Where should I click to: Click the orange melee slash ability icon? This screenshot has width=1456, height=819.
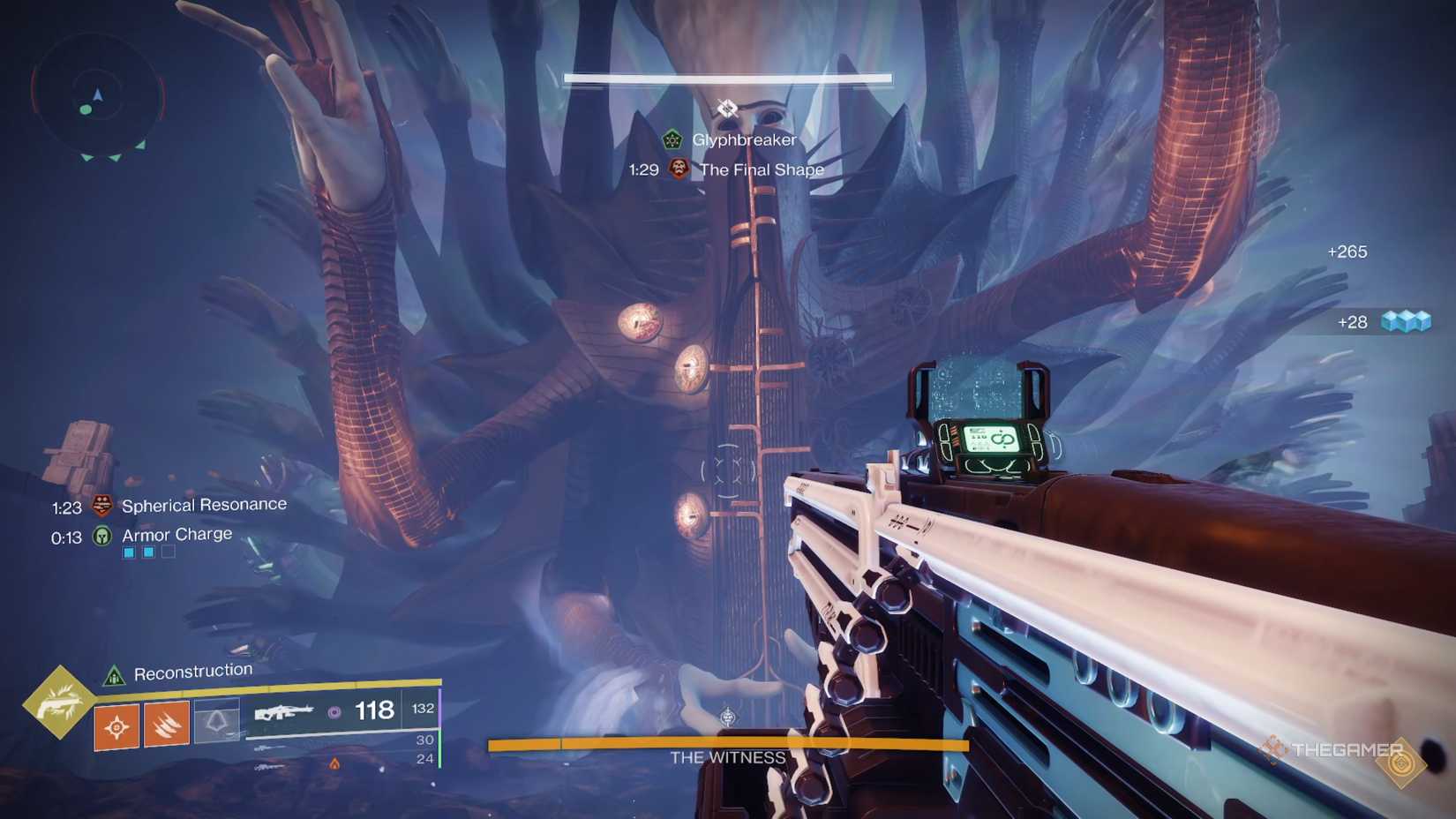pyautogui.click(x=166, y=725)
